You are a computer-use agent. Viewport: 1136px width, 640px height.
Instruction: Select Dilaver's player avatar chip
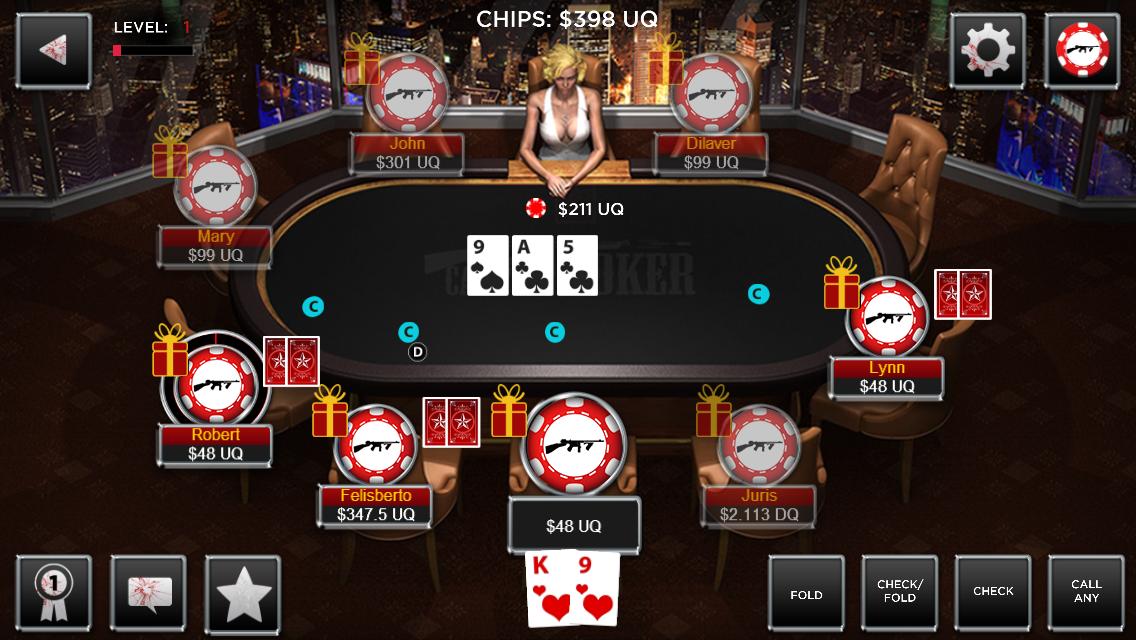coord(711,93)
